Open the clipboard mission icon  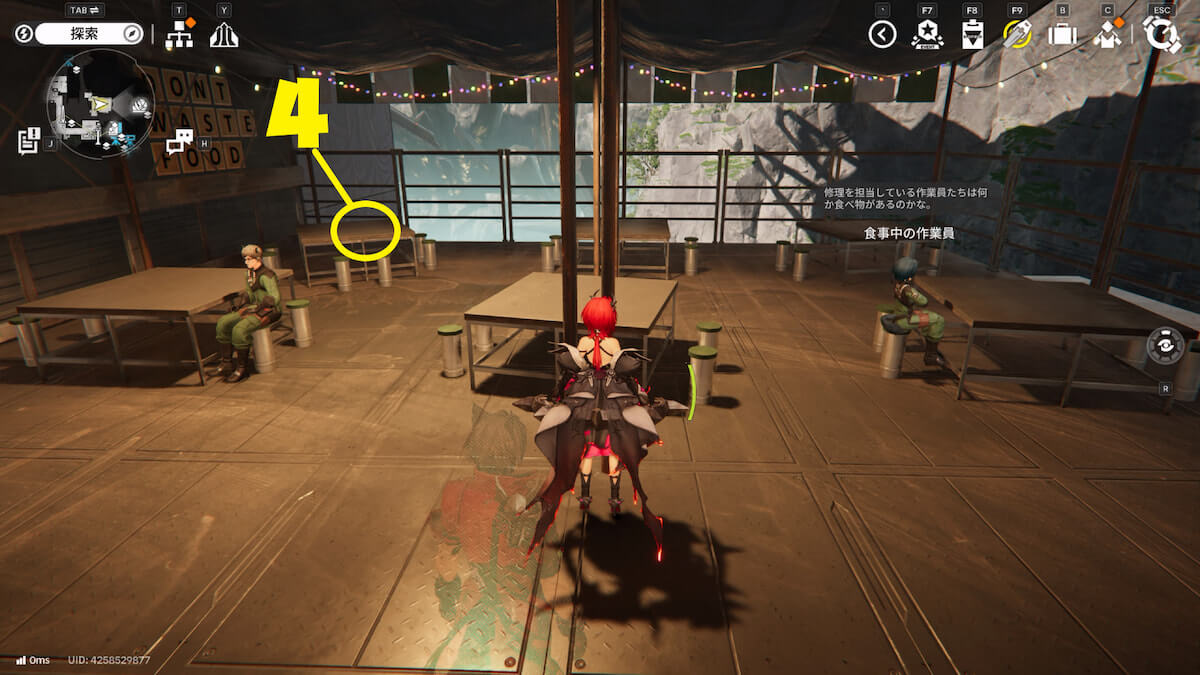point(972,35)
